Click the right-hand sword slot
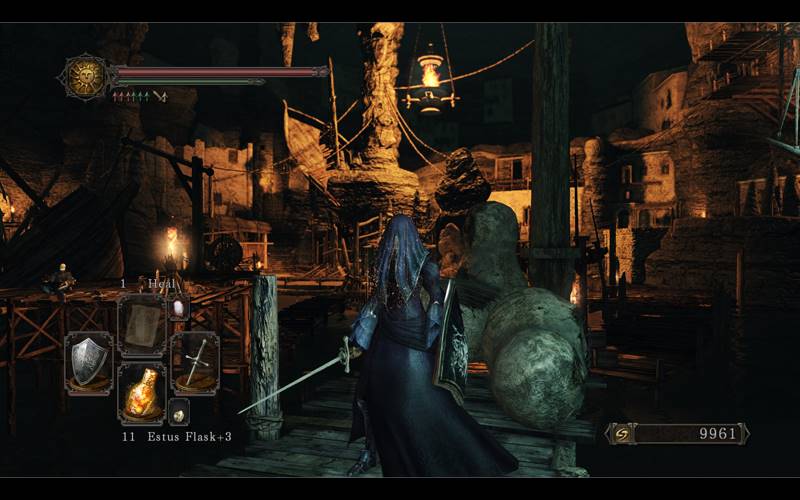The width and height of the screenshot is (800, 500). pyautogui.click(x=194, y=359)
